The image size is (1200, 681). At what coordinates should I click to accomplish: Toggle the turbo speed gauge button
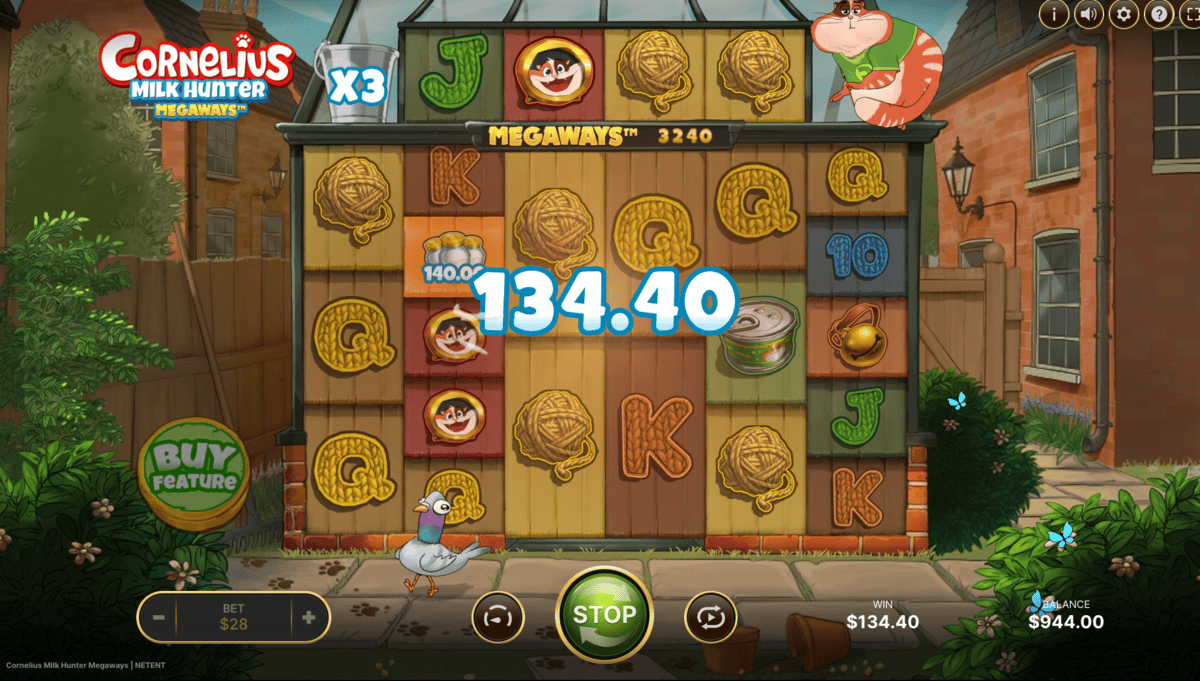tap(497, 617)
